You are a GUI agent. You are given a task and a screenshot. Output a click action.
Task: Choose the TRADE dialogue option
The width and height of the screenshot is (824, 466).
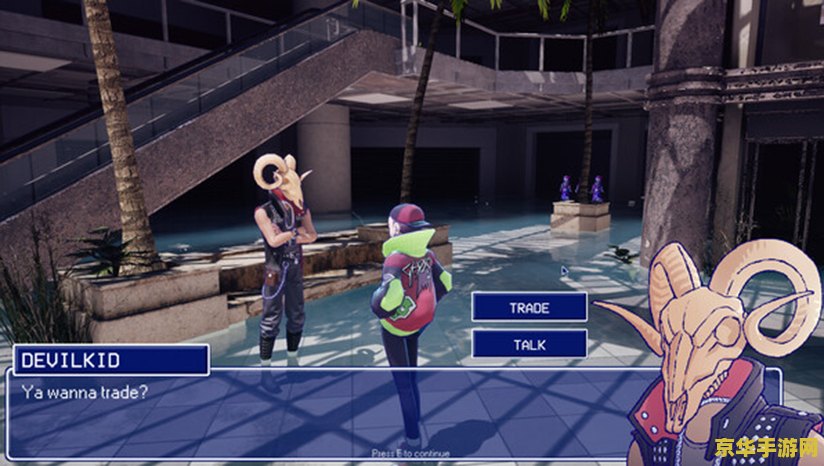[529, 307]
